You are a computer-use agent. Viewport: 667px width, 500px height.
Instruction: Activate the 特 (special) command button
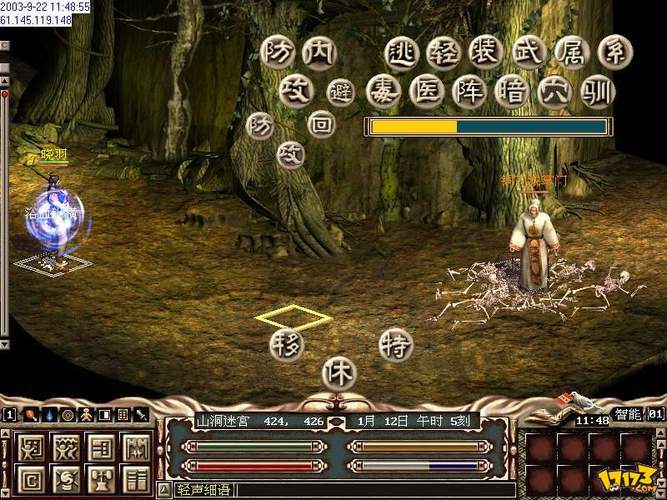tap(396, 345)
